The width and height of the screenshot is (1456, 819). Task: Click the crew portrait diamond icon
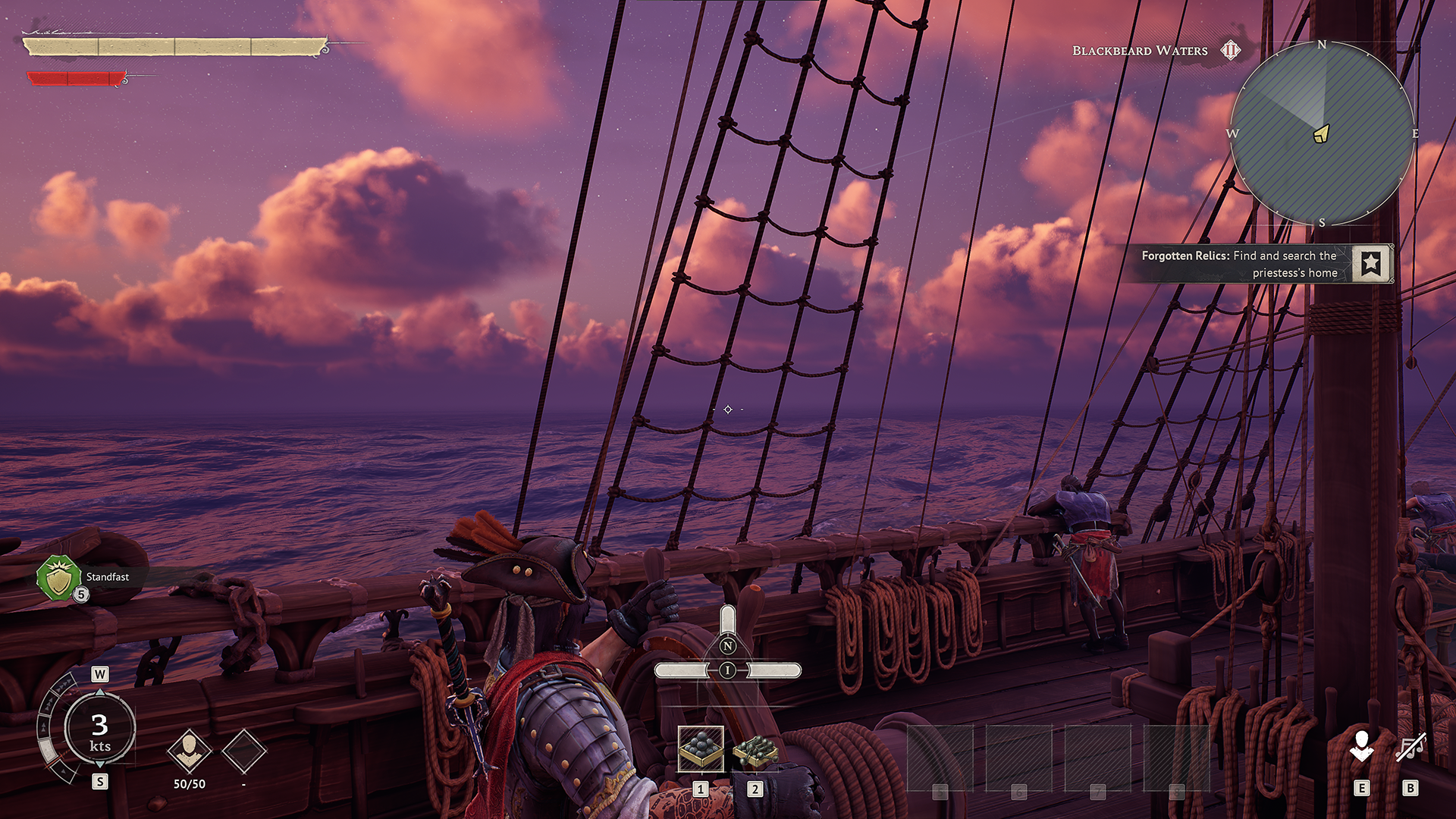pos(189,751)
